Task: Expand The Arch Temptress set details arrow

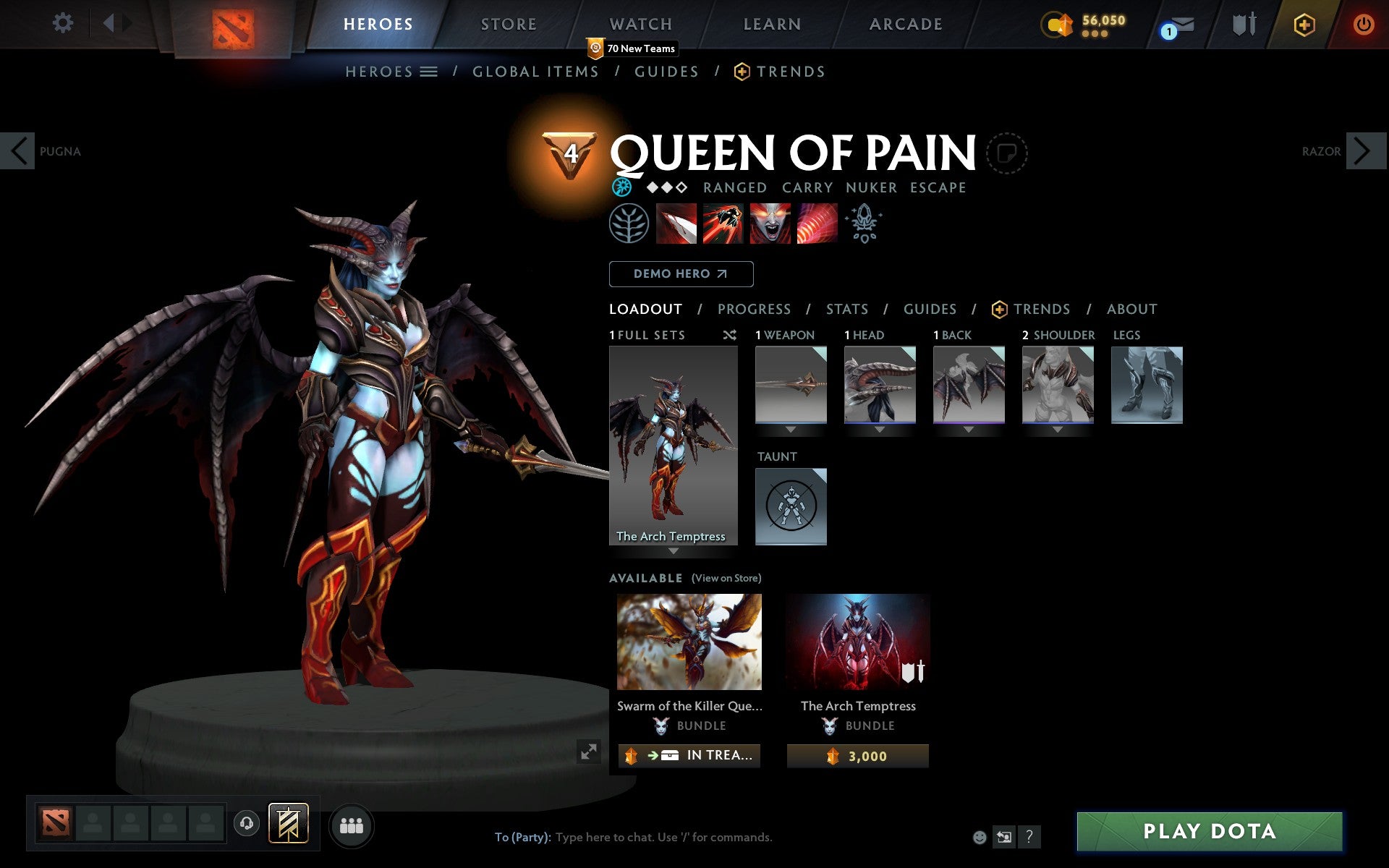Action: 674,551
